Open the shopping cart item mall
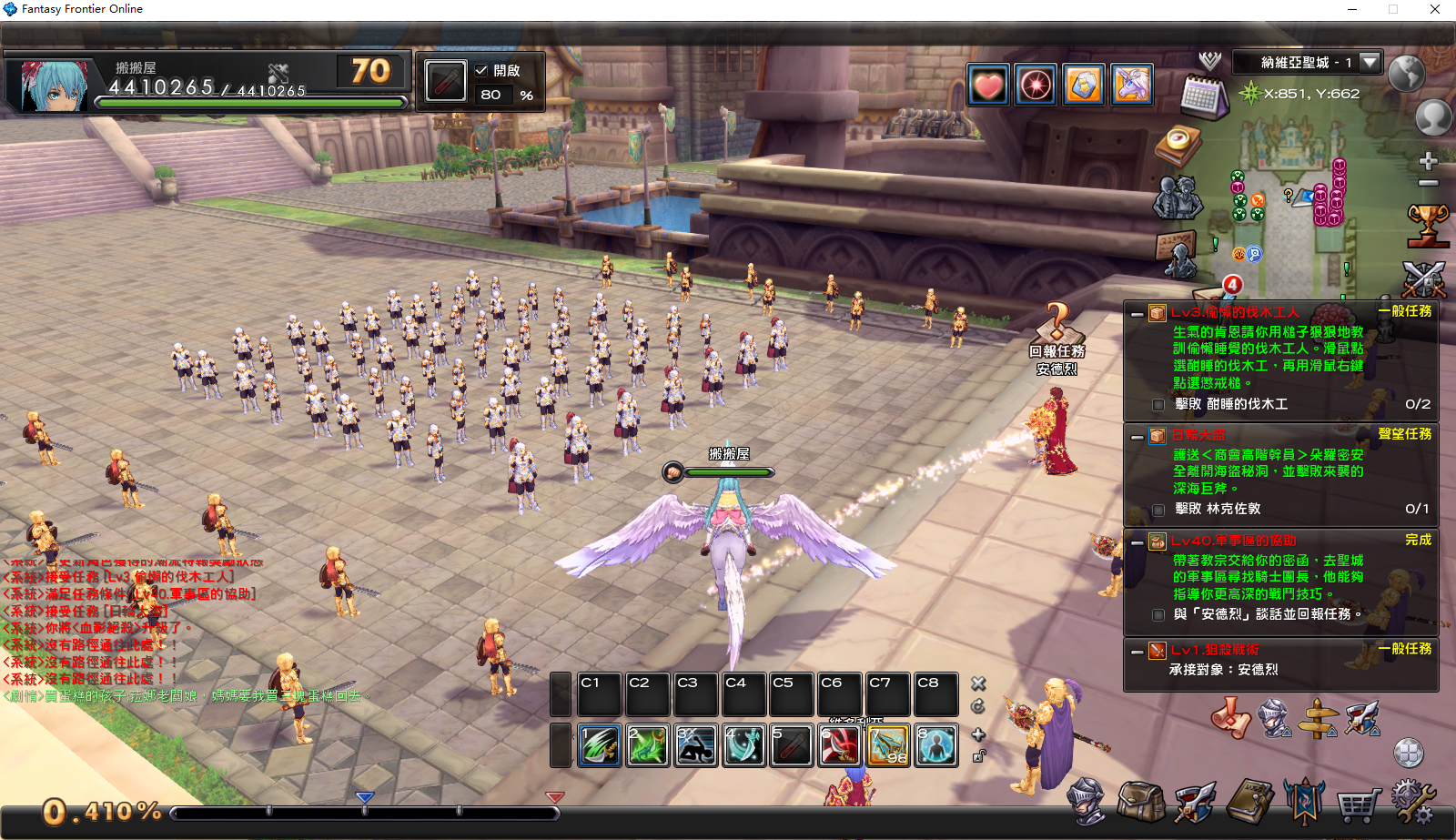 (x=1358, y=804)
